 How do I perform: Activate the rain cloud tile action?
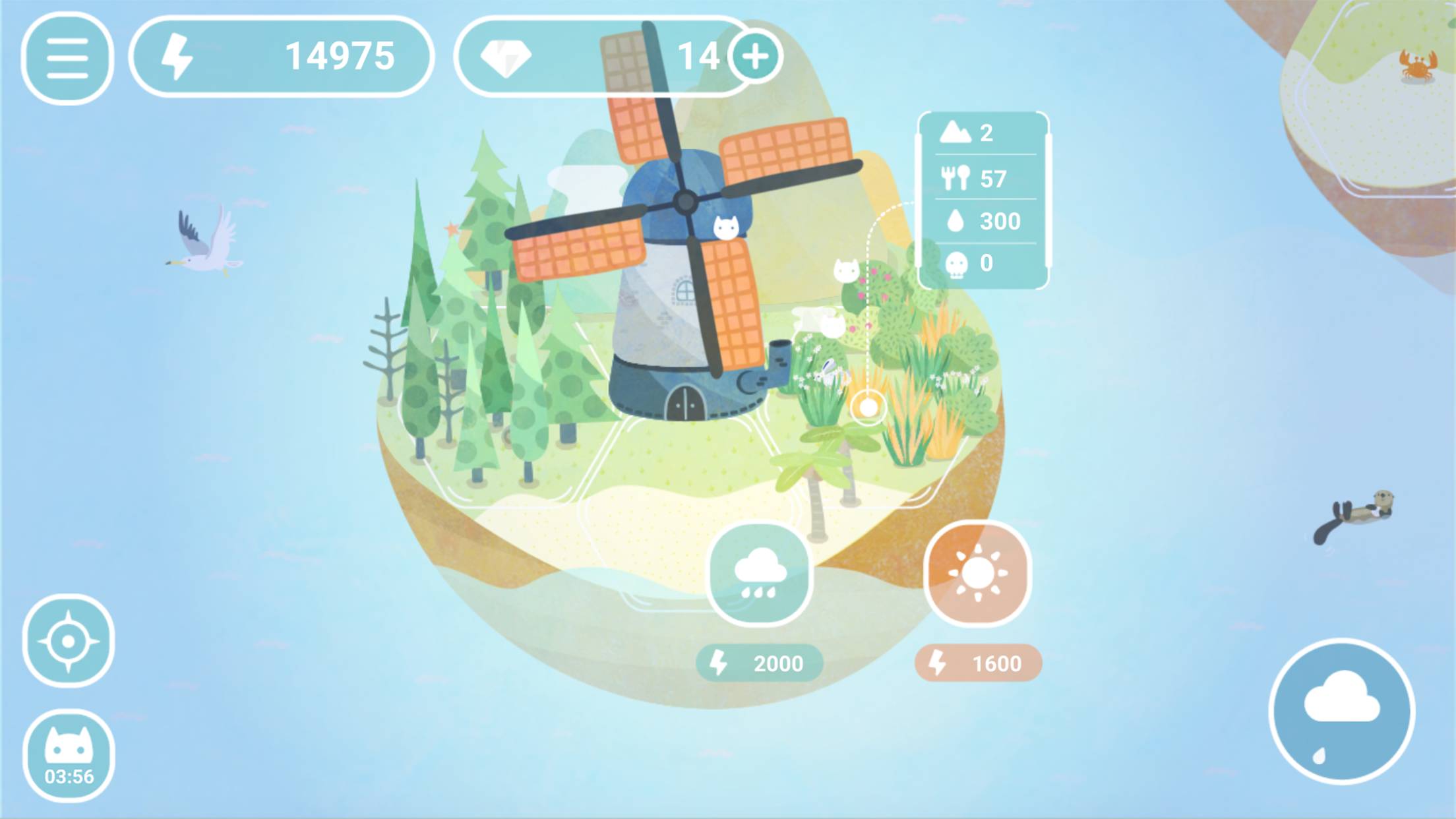coord(760,574)
